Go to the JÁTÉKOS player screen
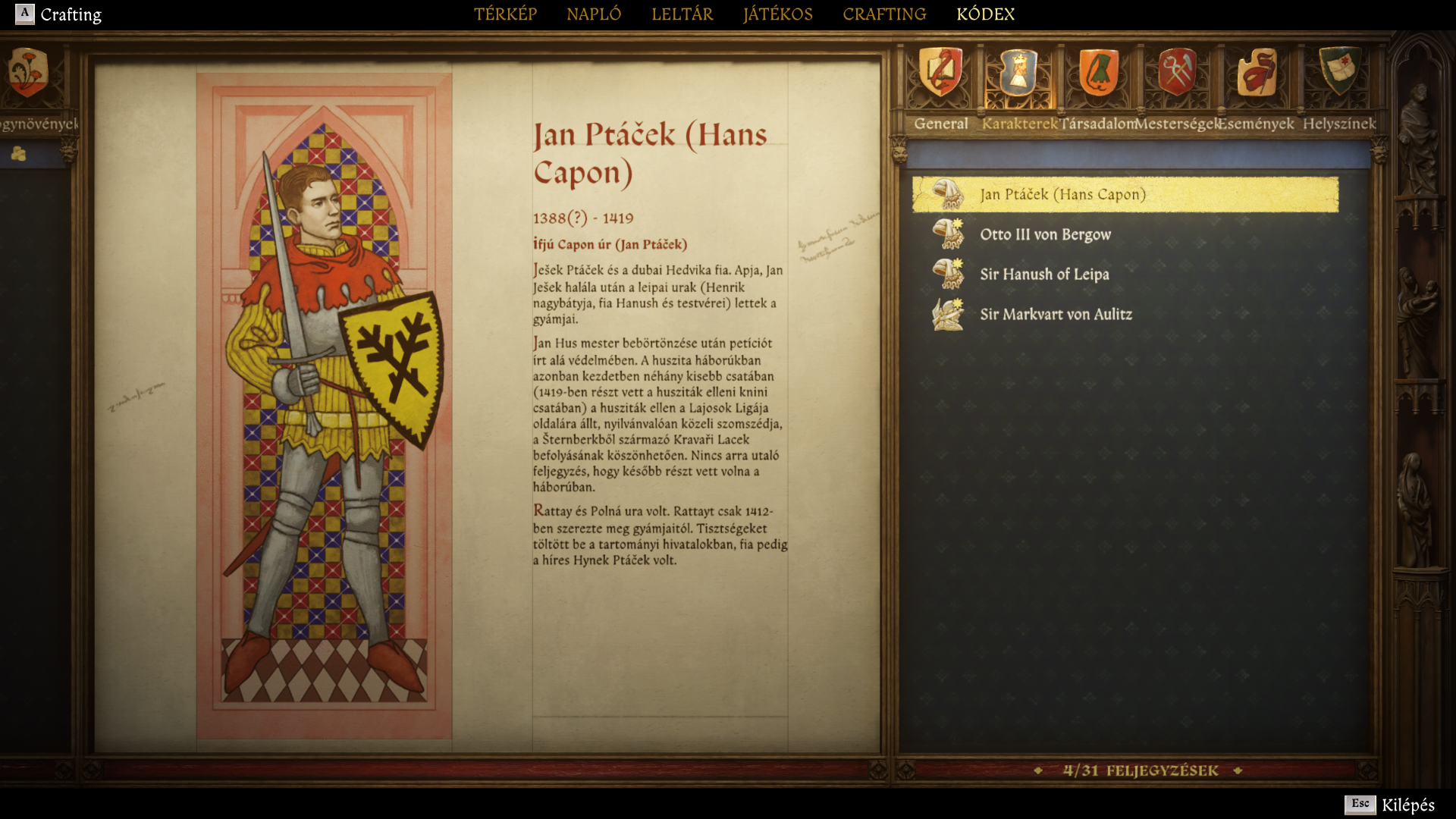1456x819 pixels. (x=777, y=14)
